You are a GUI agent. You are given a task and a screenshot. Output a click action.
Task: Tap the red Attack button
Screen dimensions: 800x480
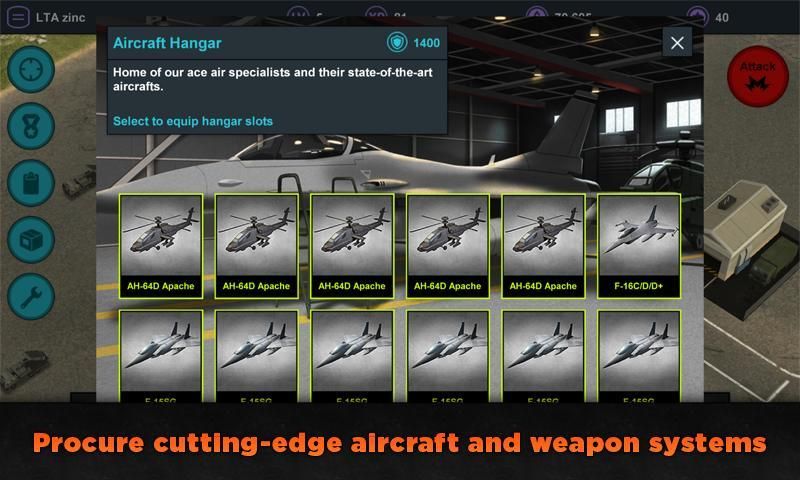[x=757, y=75]
